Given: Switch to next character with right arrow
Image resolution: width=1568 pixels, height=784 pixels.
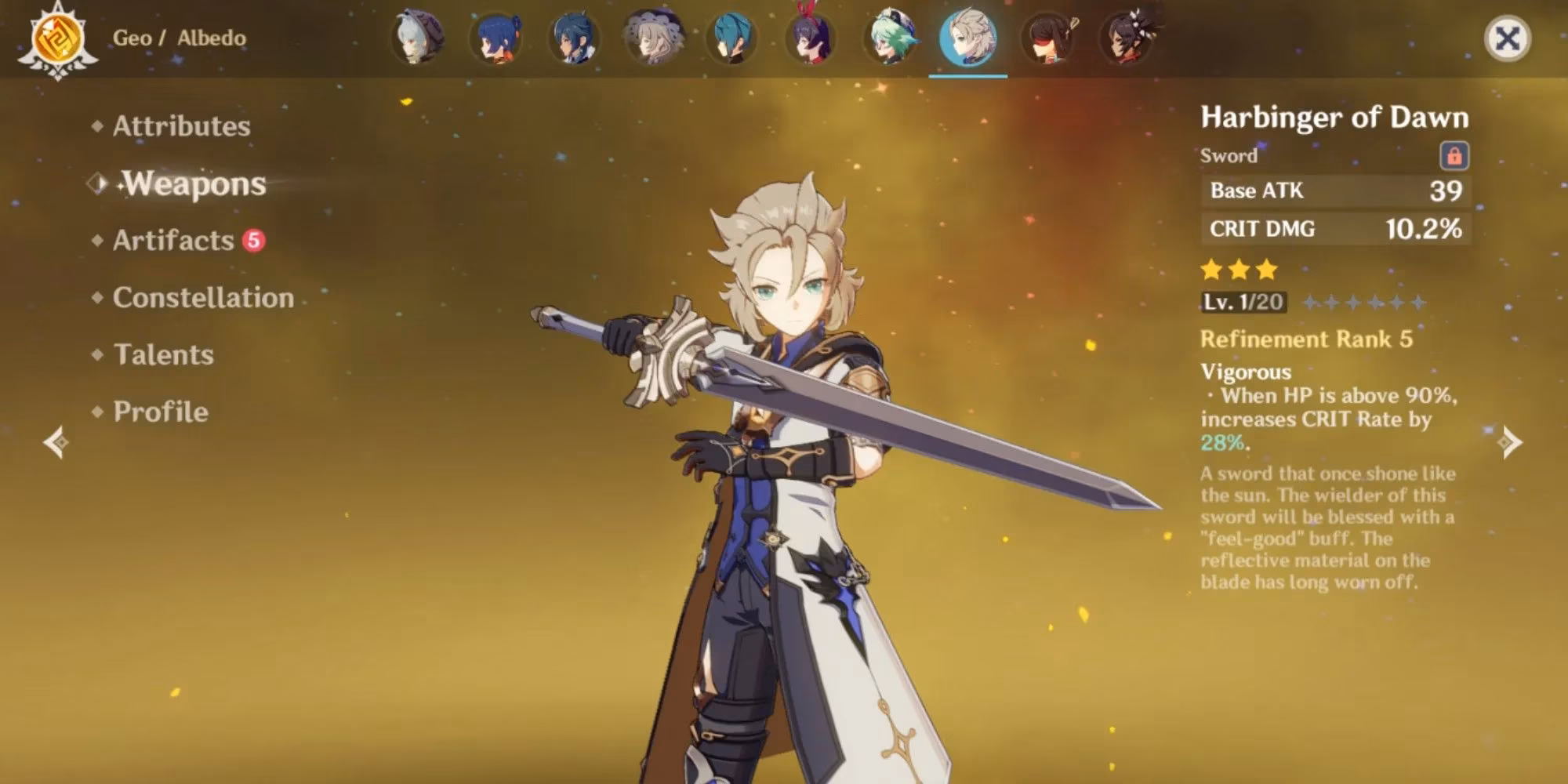Looking at the screenshot, I should pyautogui.click(x=1510, y=442).
